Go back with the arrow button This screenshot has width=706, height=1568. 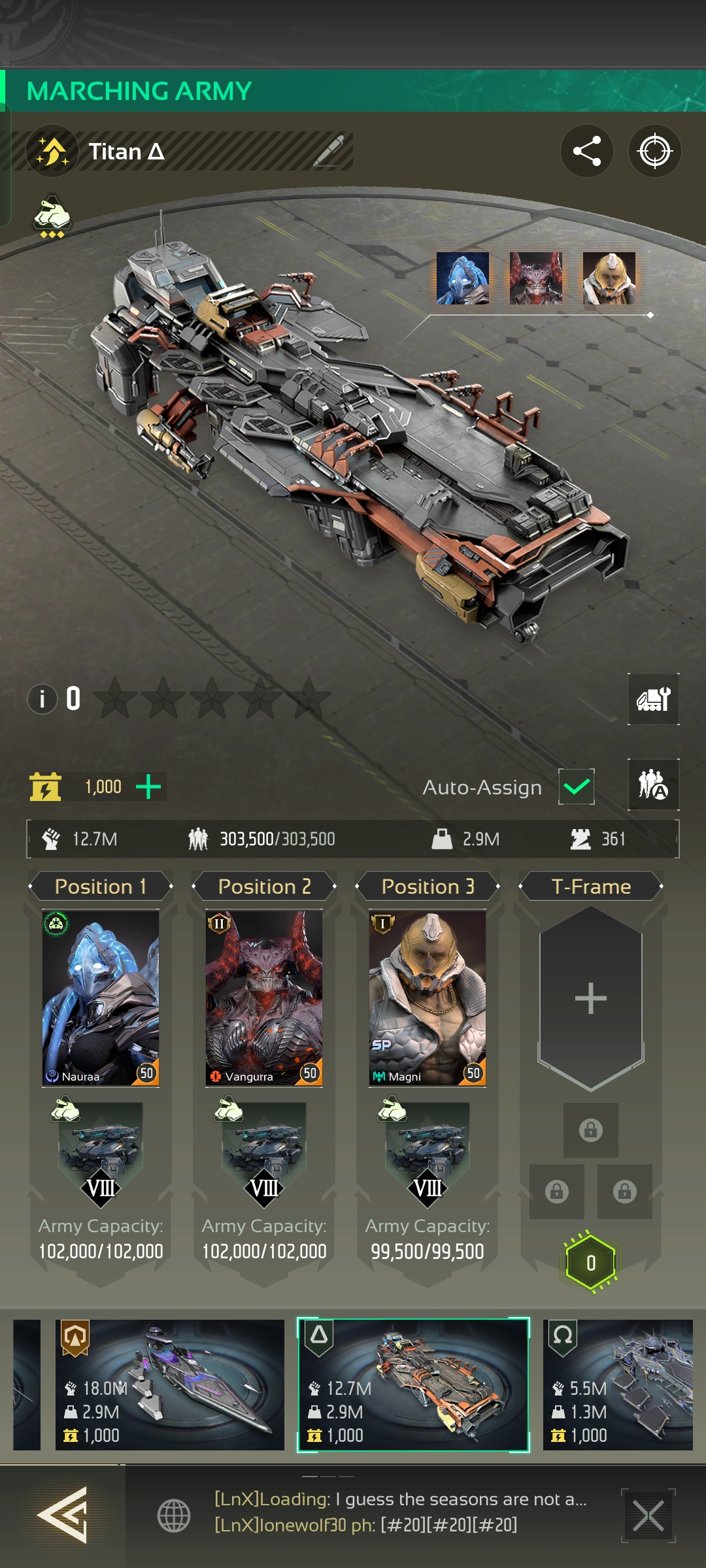point(62,1515)
